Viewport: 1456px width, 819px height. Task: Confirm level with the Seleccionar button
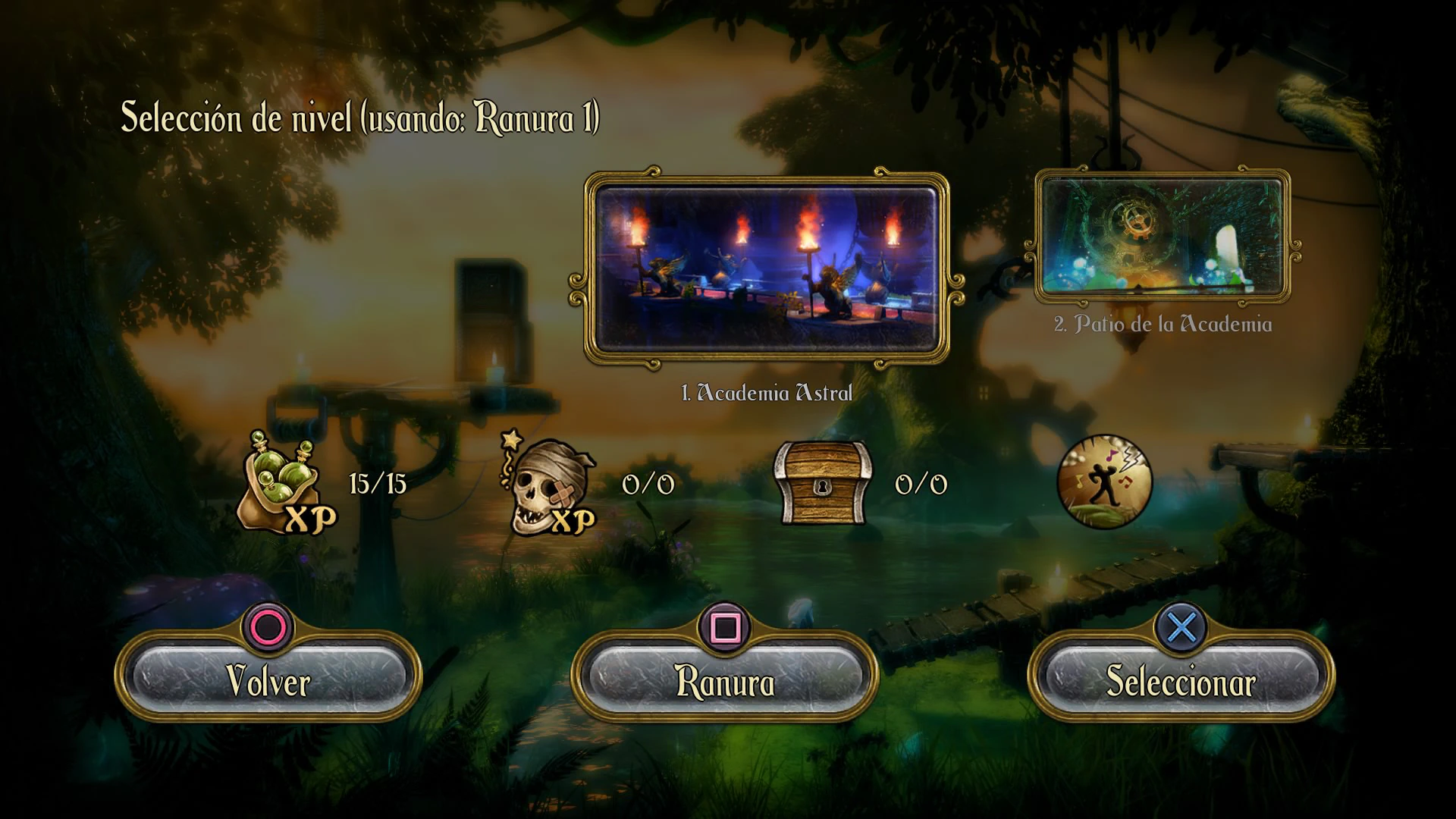tap(1181, 679)
